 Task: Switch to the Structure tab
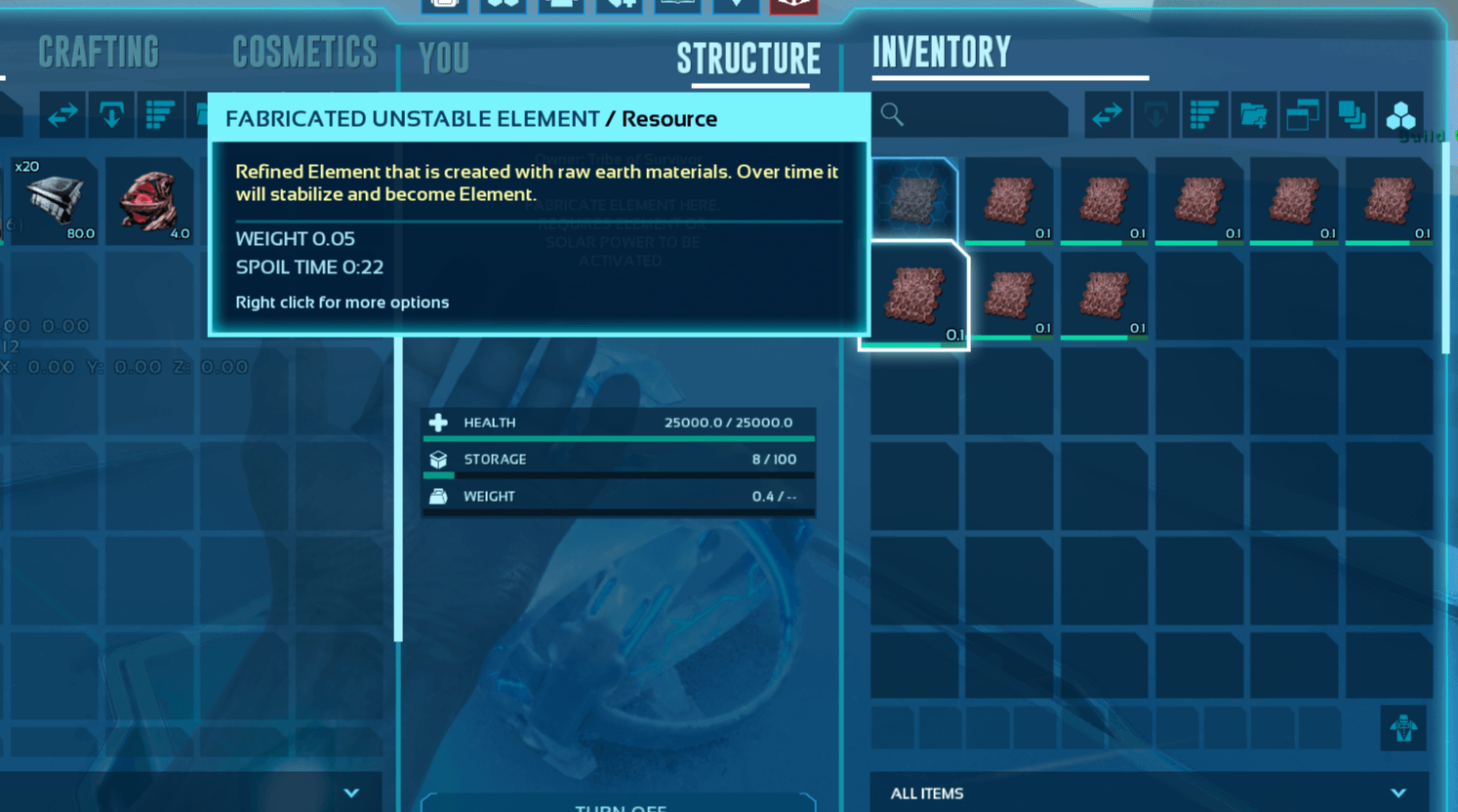coord(749,60)
